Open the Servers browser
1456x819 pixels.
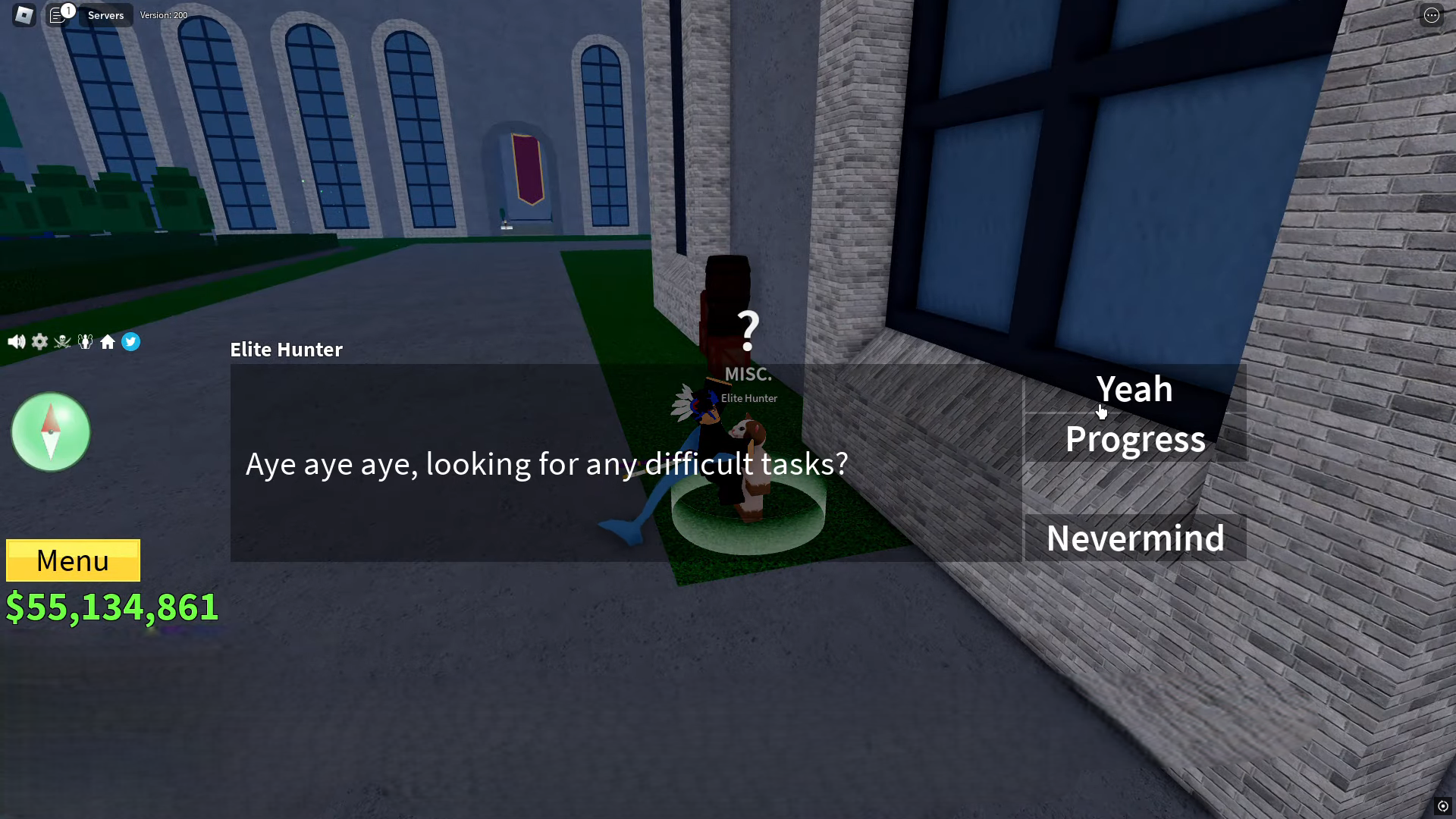[105, 15]
